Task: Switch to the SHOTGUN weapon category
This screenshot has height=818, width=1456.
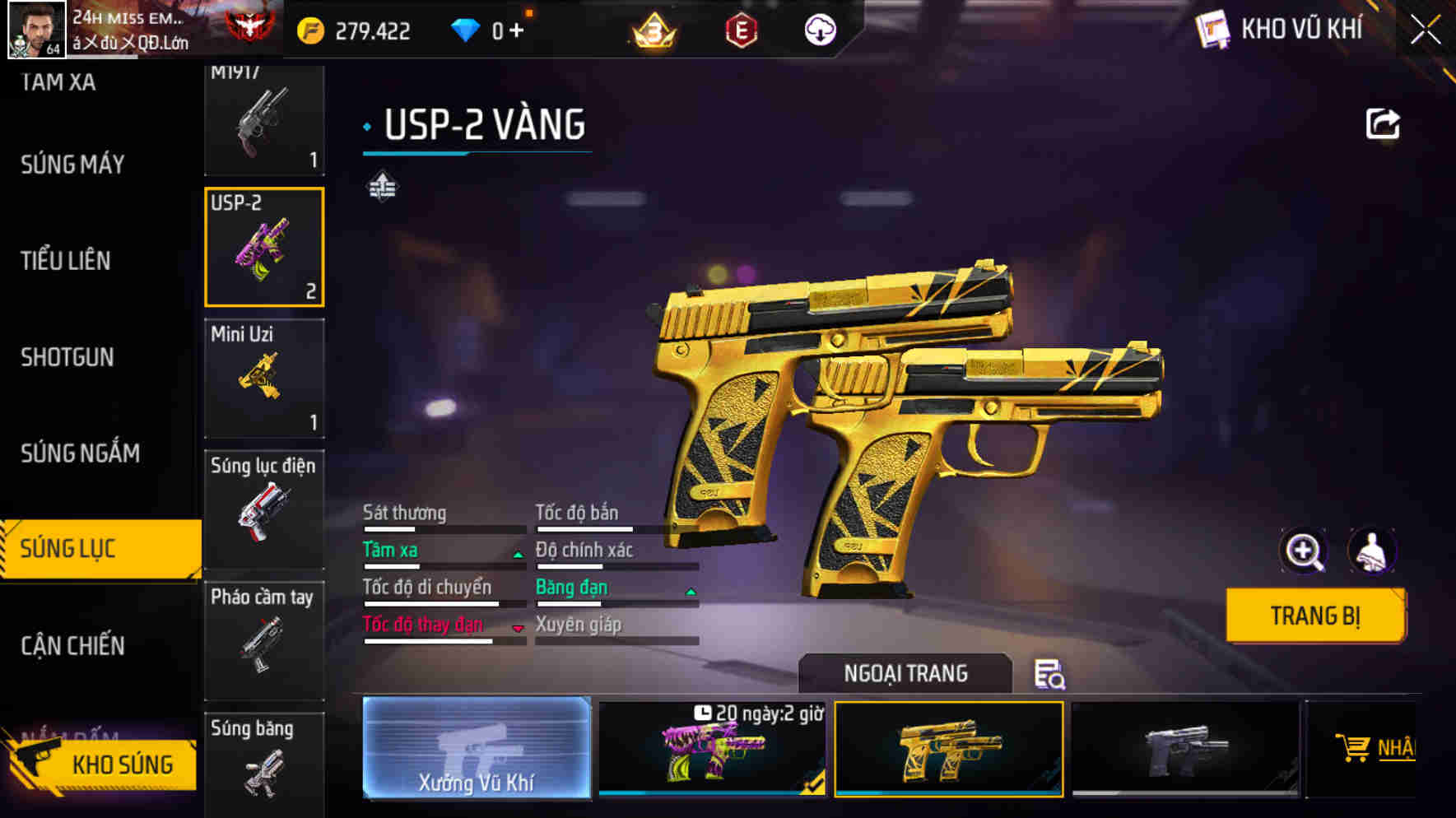Action: coord(68,356)
